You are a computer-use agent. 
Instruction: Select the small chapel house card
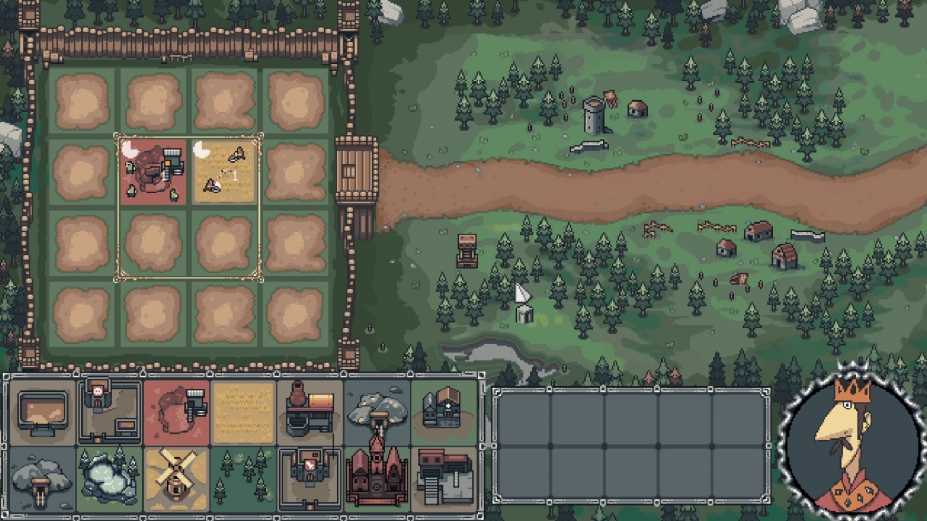point(444,410)
